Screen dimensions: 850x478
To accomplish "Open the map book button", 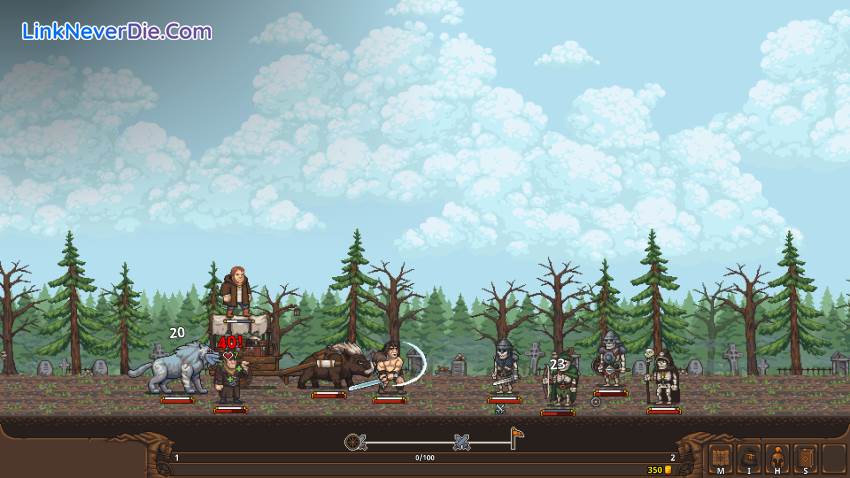I will coord(719,458).
